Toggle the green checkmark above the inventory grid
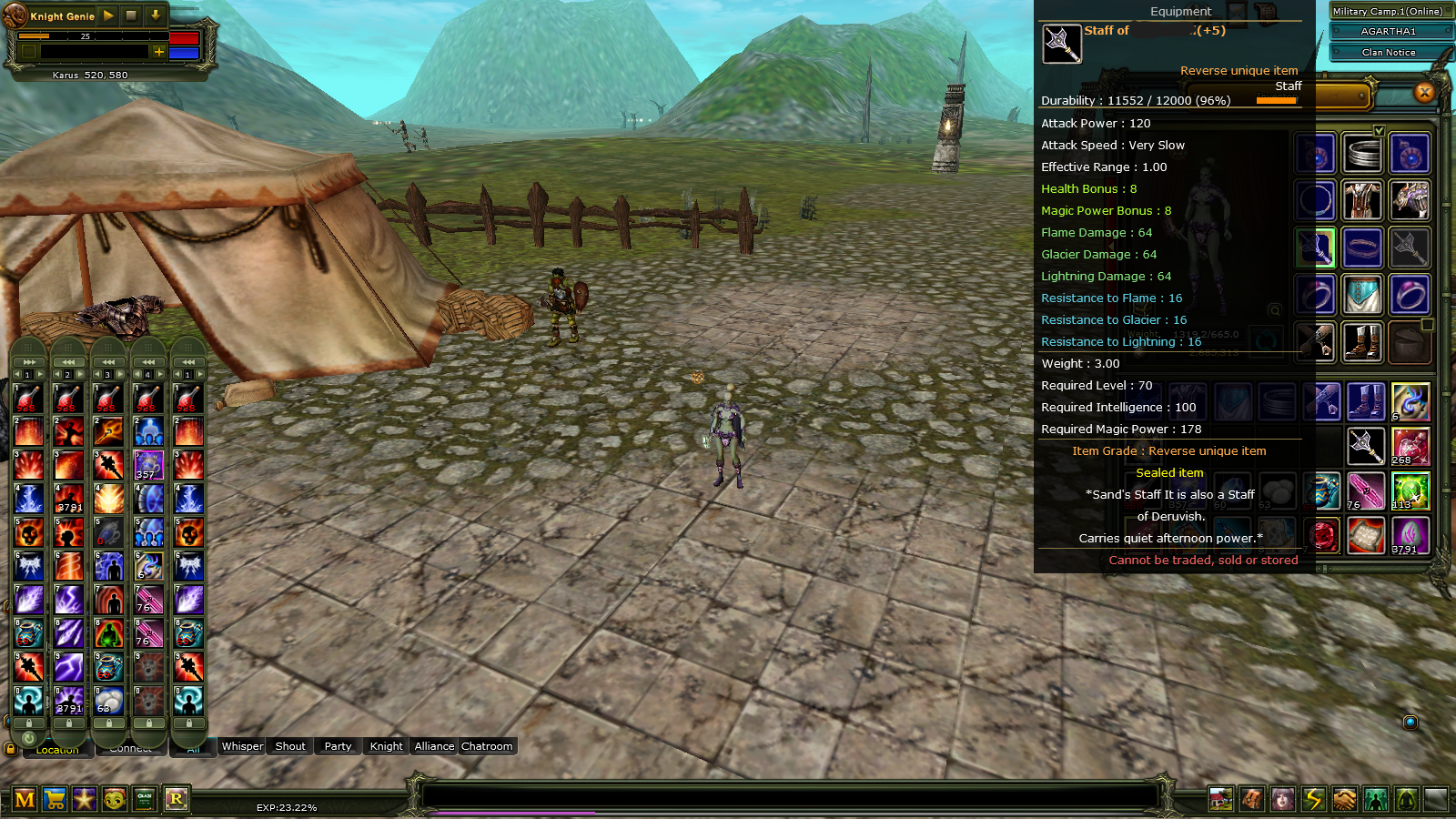This screenshot has width=1456, height=819. coord(1379,129)
